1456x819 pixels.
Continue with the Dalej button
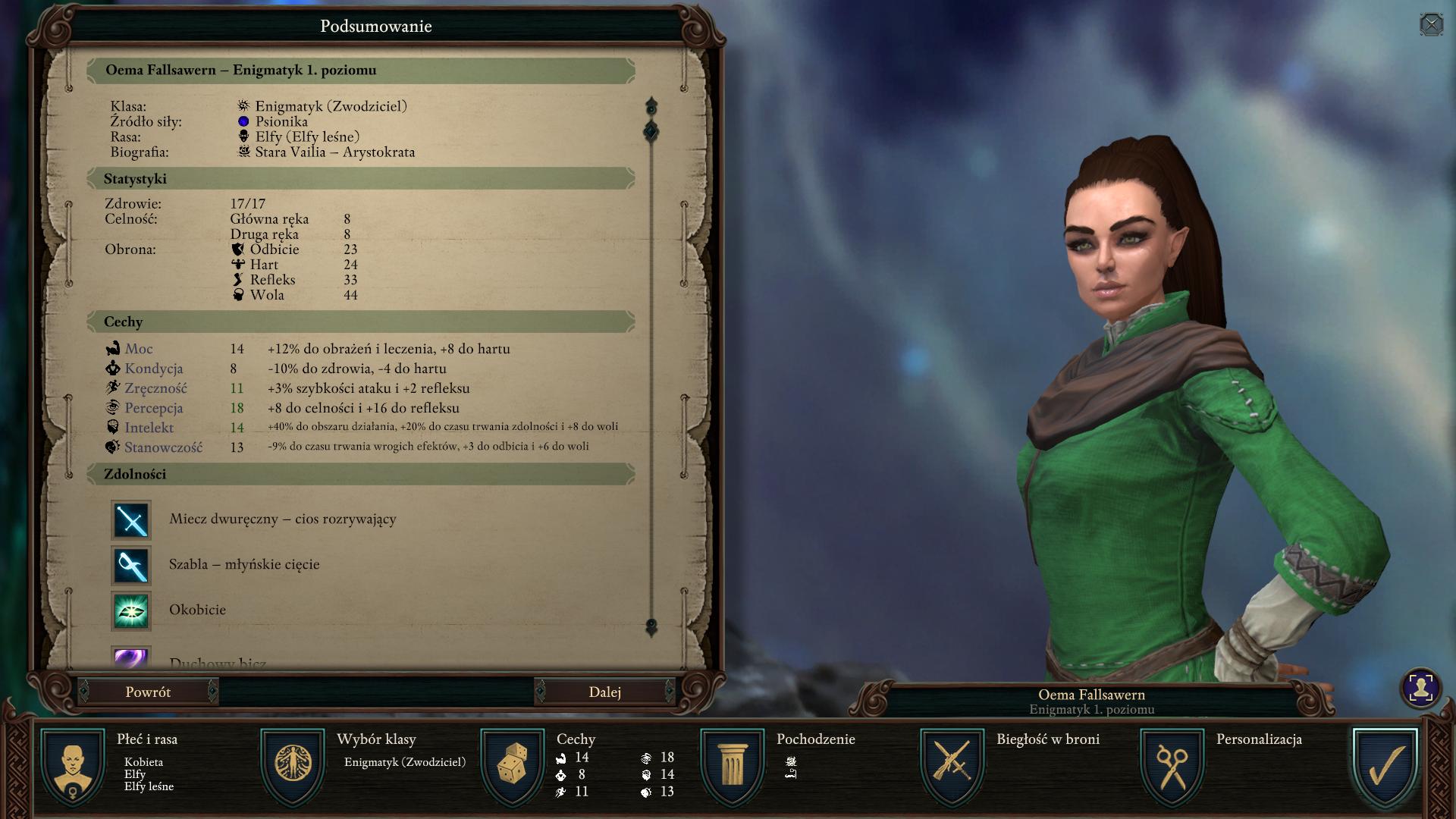(x=604, y=692)
